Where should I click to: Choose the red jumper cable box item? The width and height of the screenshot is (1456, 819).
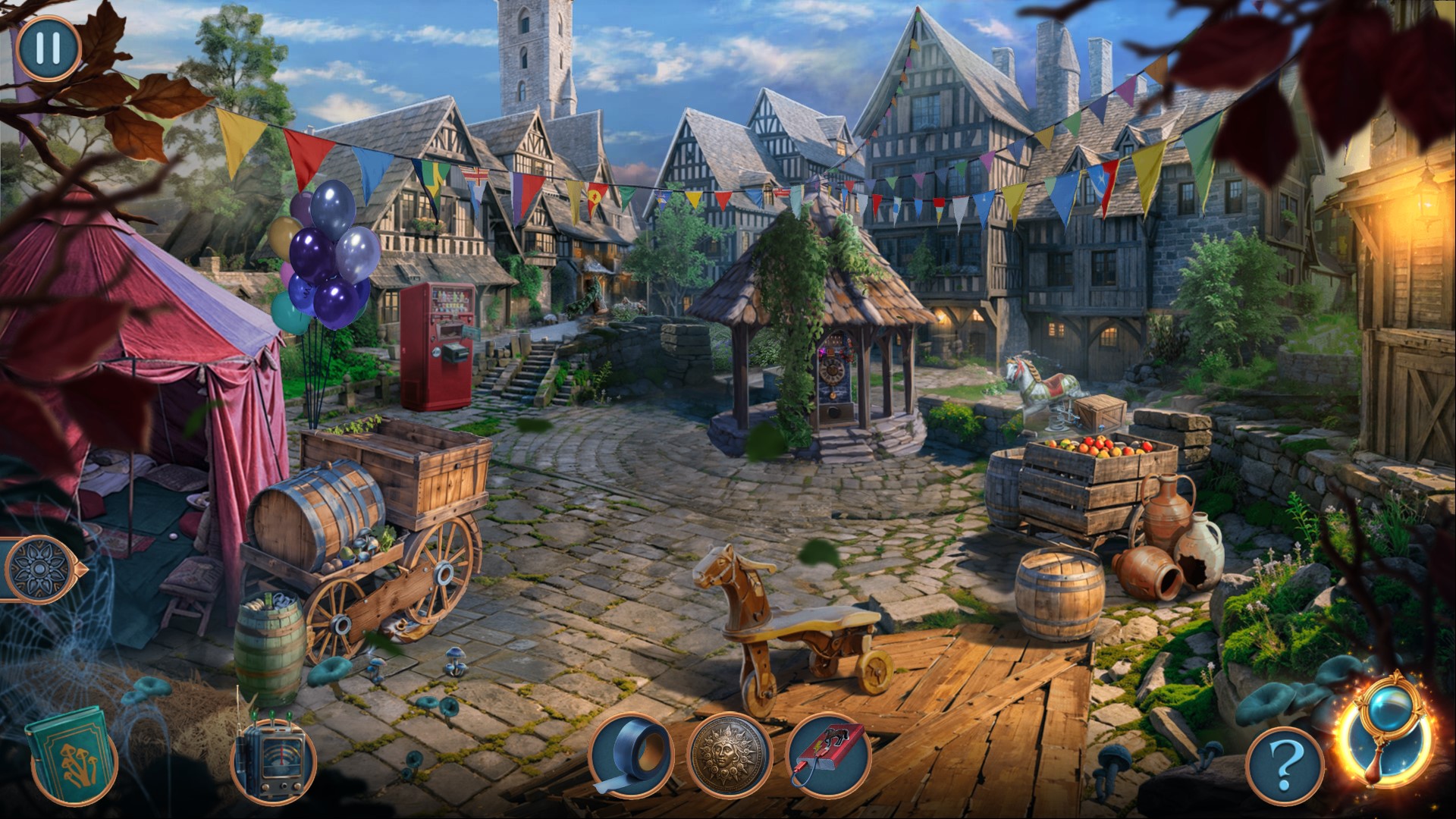[x=829, y=756]
